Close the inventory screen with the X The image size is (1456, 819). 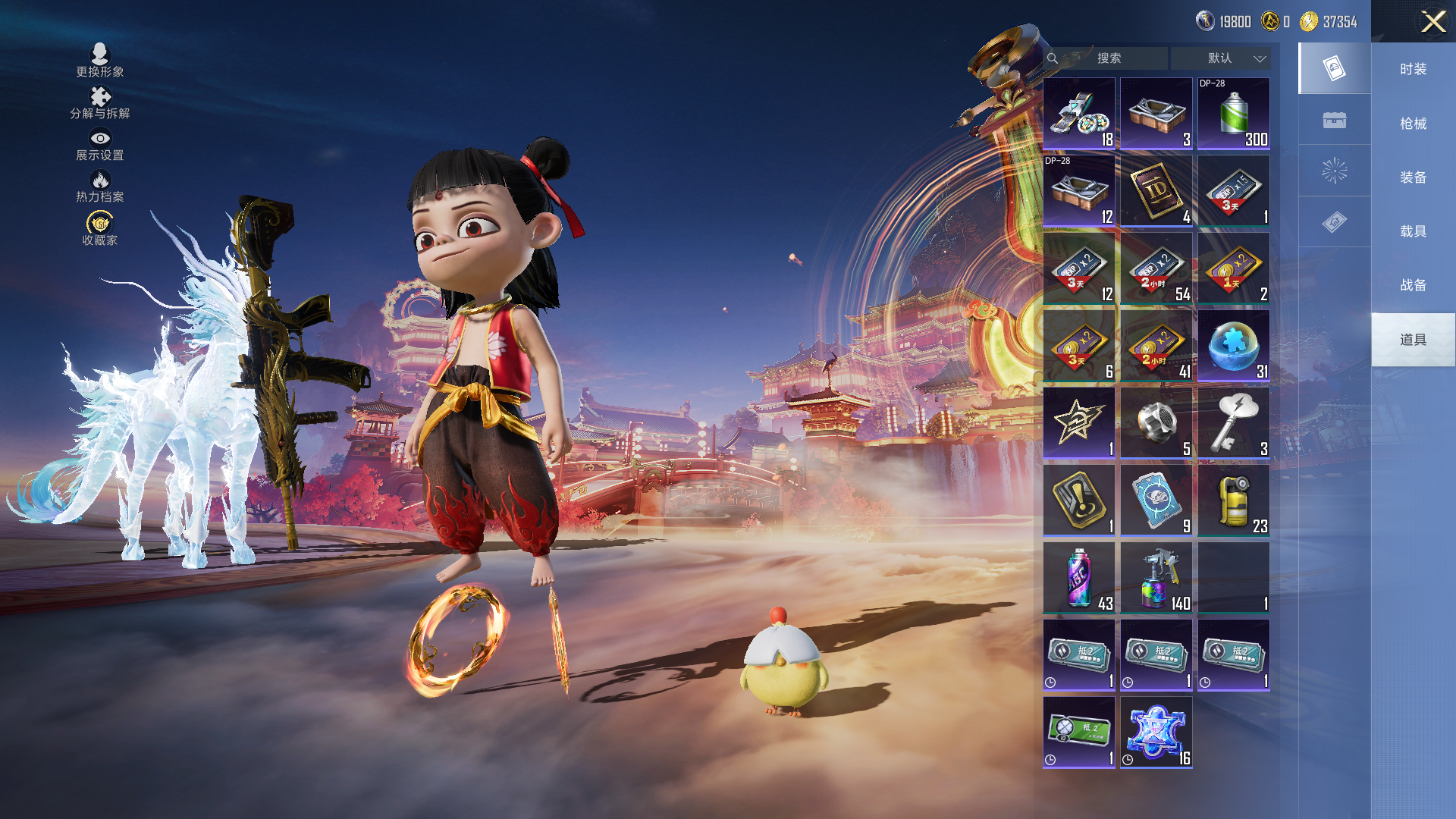1432,21
